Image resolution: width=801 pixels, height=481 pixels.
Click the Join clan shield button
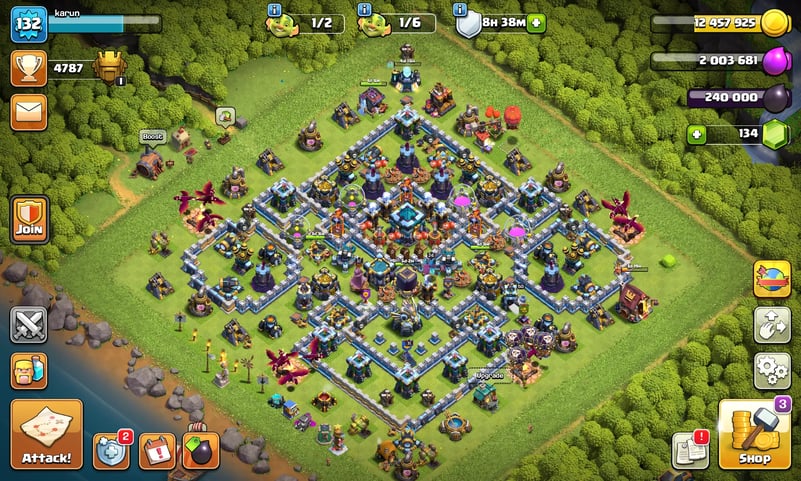pos(30,217)
